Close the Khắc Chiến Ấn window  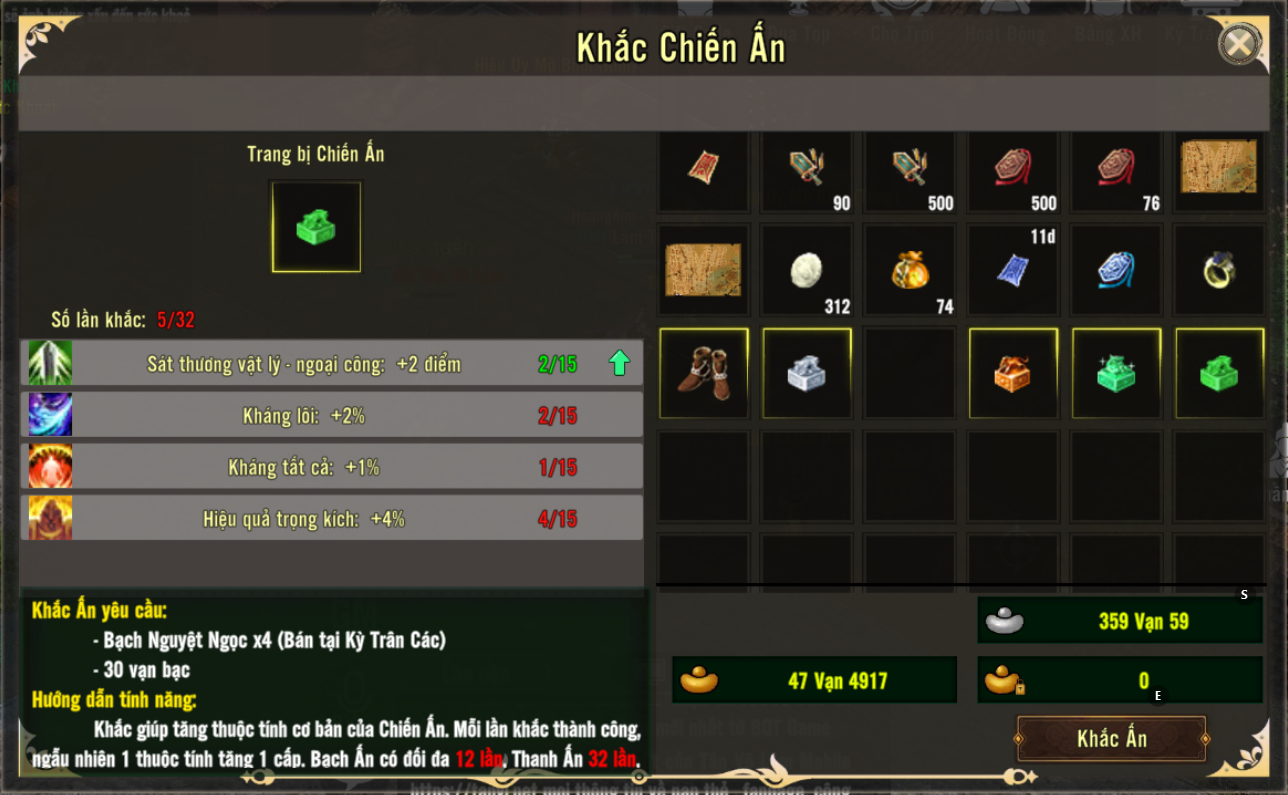[x=1239, y=44]
